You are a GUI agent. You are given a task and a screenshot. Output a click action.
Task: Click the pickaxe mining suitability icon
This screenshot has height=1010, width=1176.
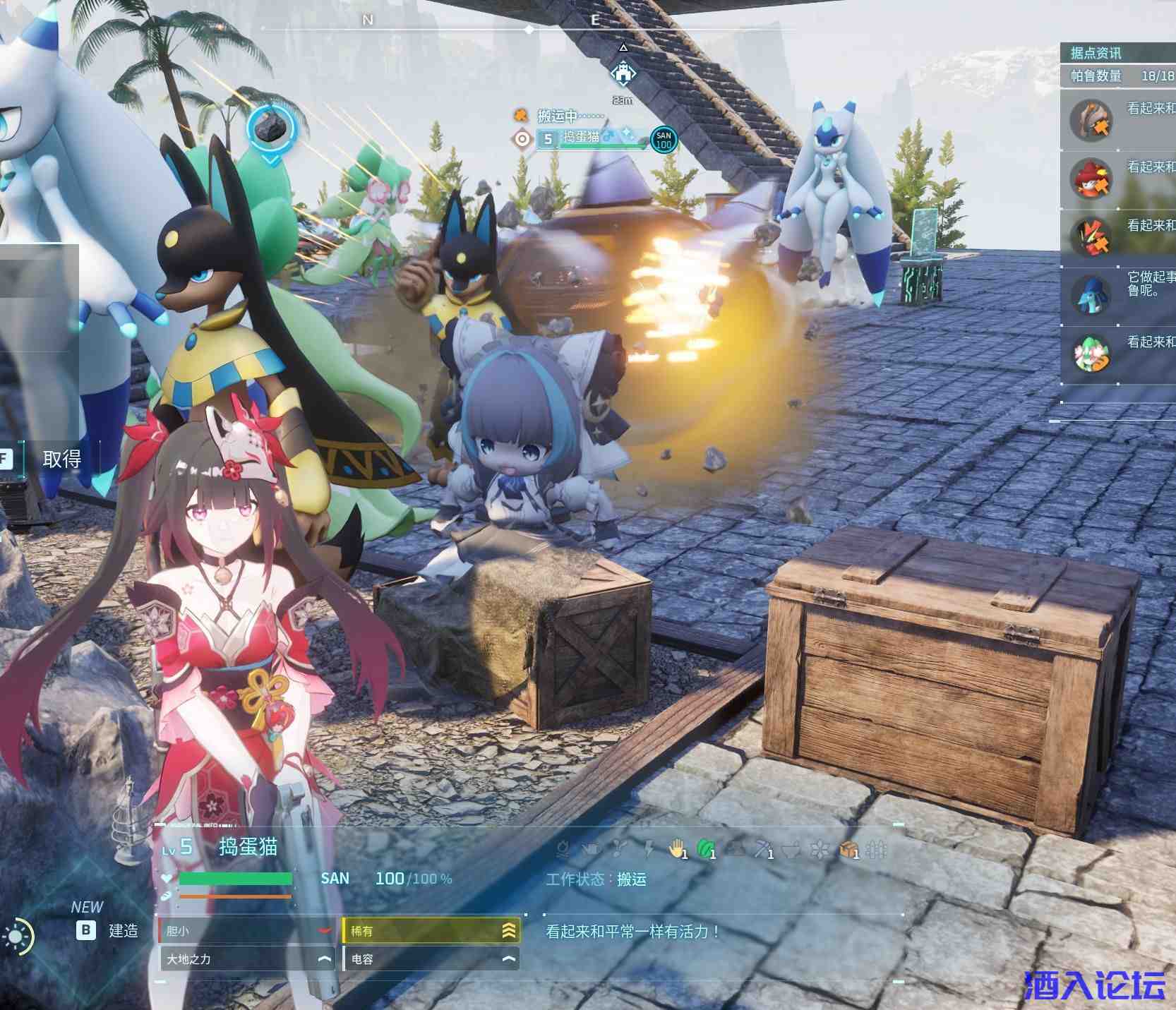(763, 849)
